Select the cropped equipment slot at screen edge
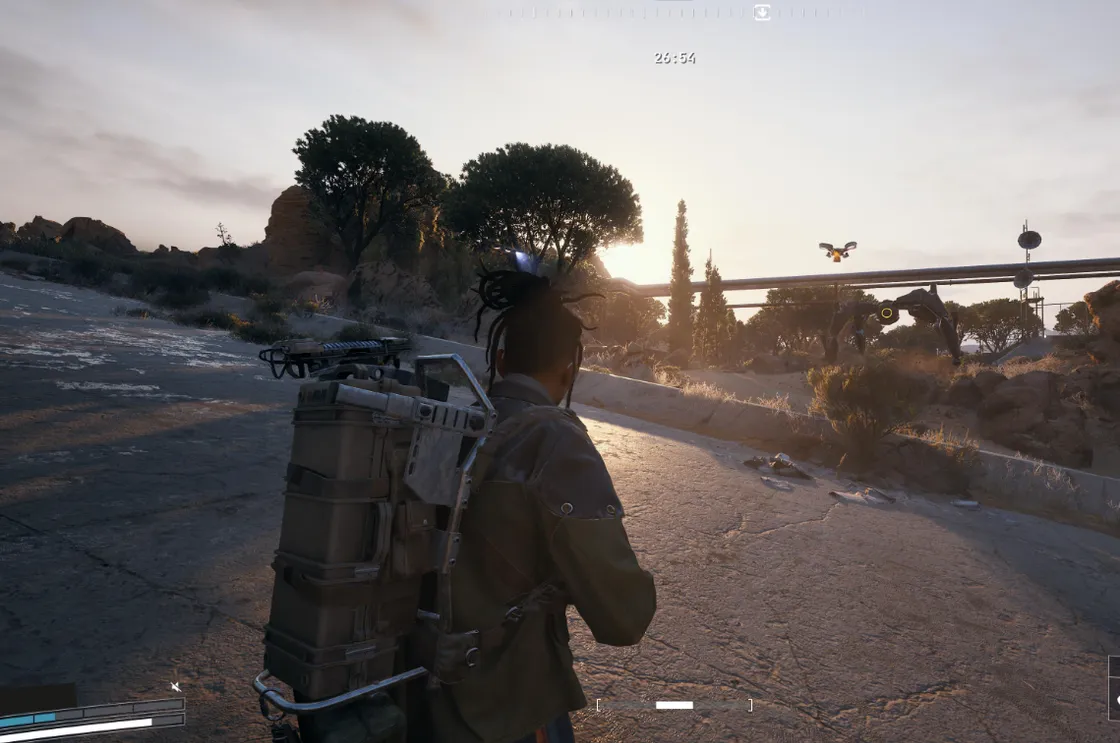 tap(1114, 688)
